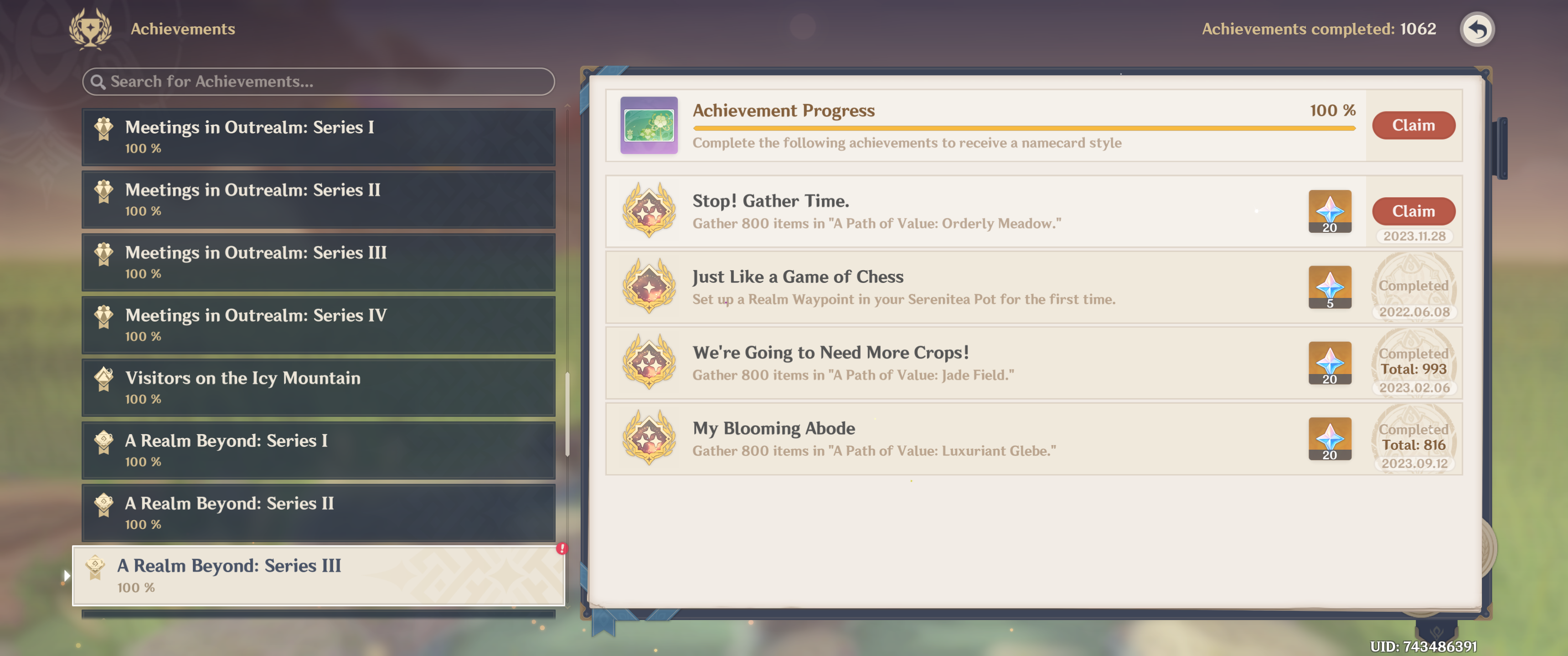Claim the namecard Achievement Progress reward
This screenshot has height=656, width=1568.
tap(1413, 125)
